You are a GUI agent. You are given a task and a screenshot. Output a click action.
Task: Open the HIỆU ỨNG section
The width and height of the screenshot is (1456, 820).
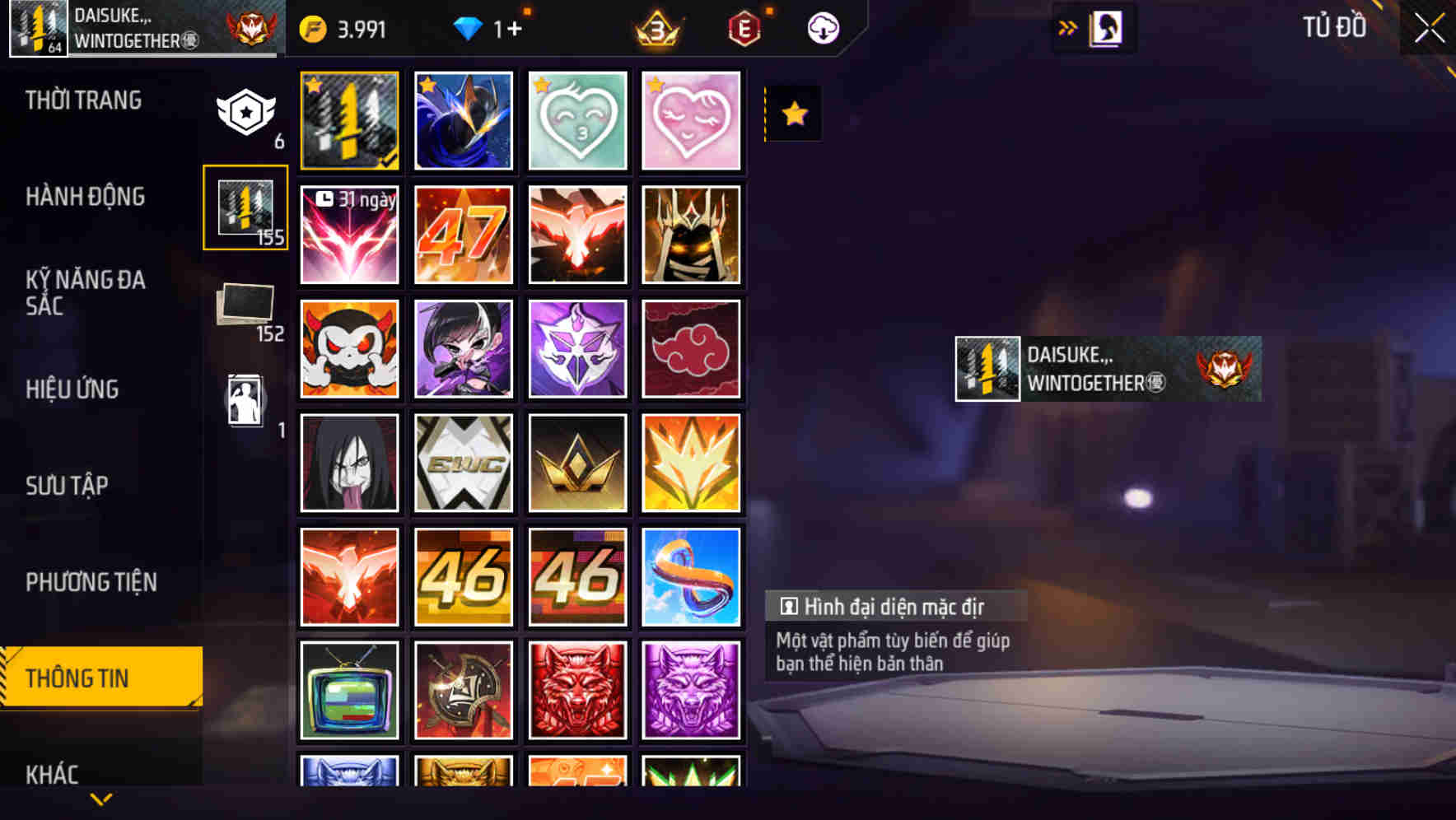tap(73, 389)
